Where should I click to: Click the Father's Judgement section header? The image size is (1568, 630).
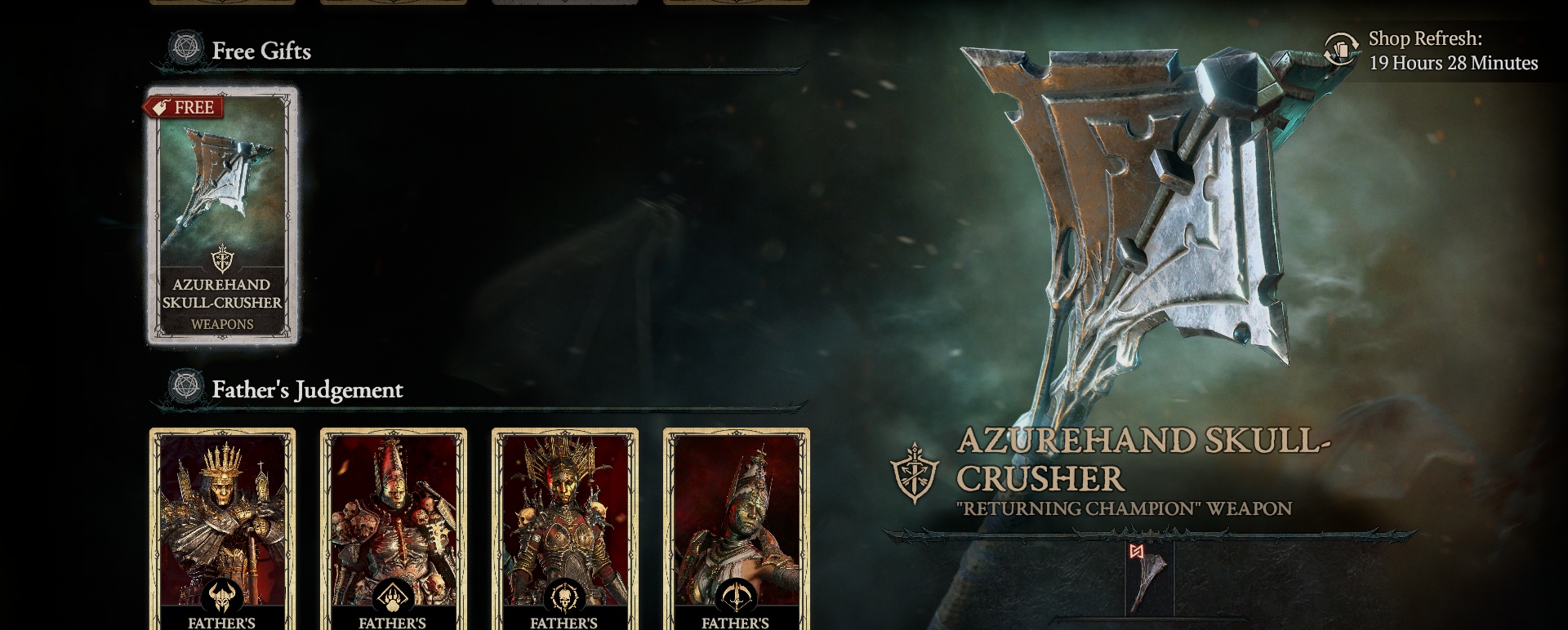pyautogui.click(x=308, y=390)
